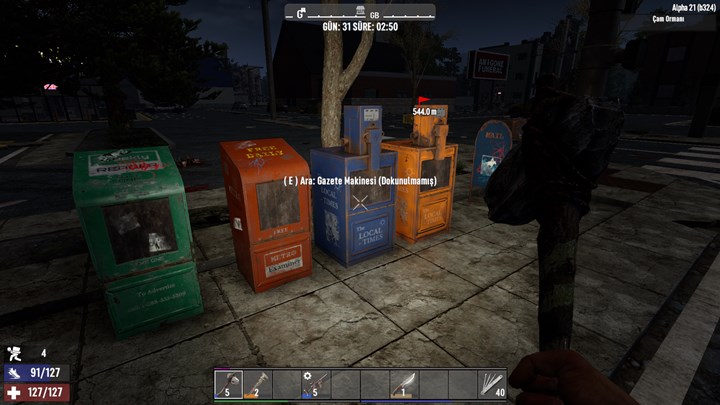Equip the rifle with the gear icon
The height and width of the screenshot is (405, 720).
click(317, 384)
